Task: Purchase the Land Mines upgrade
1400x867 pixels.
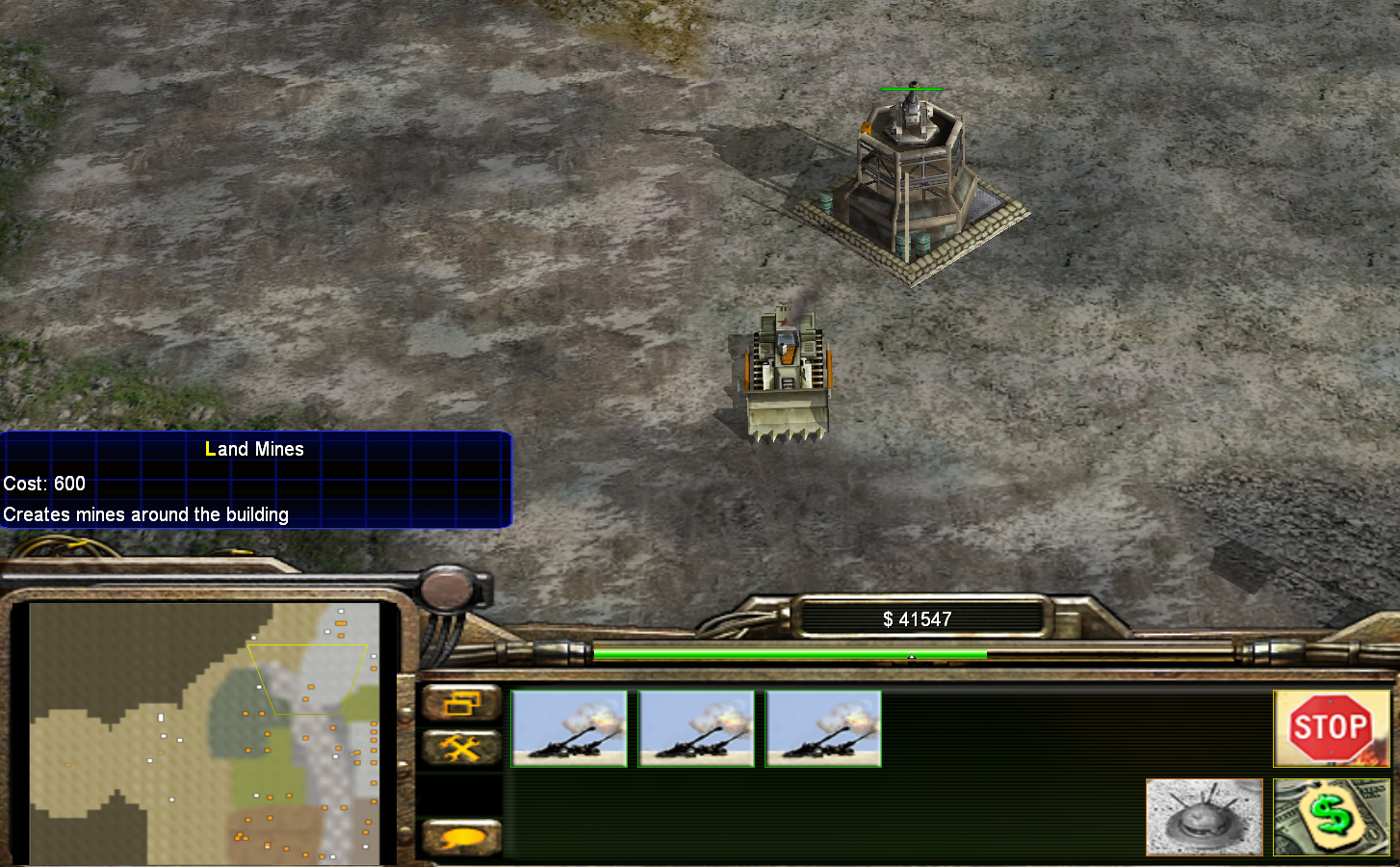Action: coord(1204,818)
